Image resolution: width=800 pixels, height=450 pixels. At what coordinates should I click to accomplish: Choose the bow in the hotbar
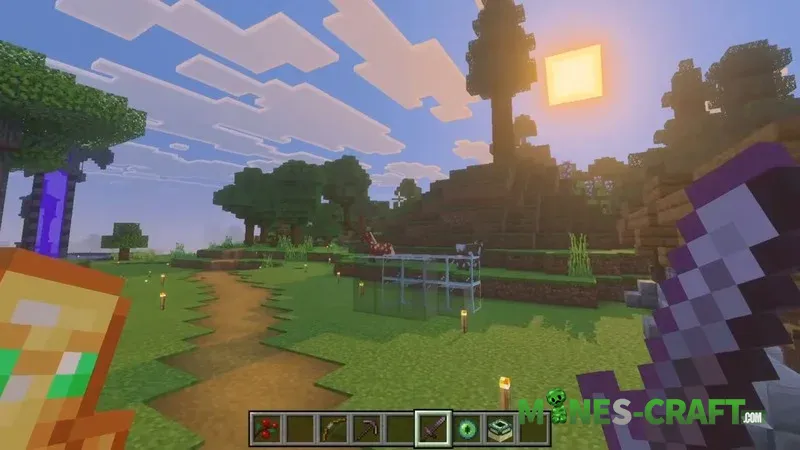[332, 430]
